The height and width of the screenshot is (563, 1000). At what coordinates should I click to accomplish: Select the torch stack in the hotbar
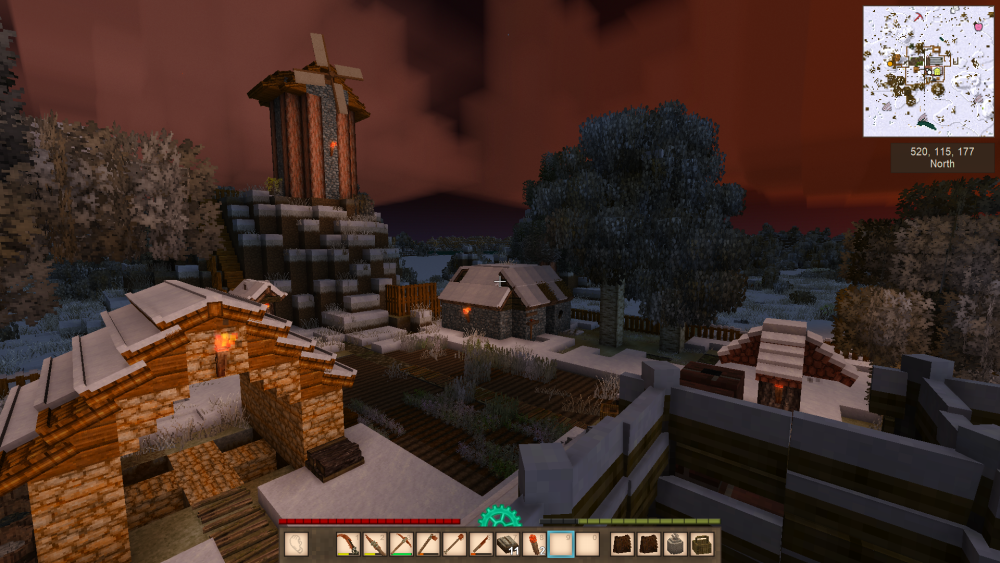[534, 544]
